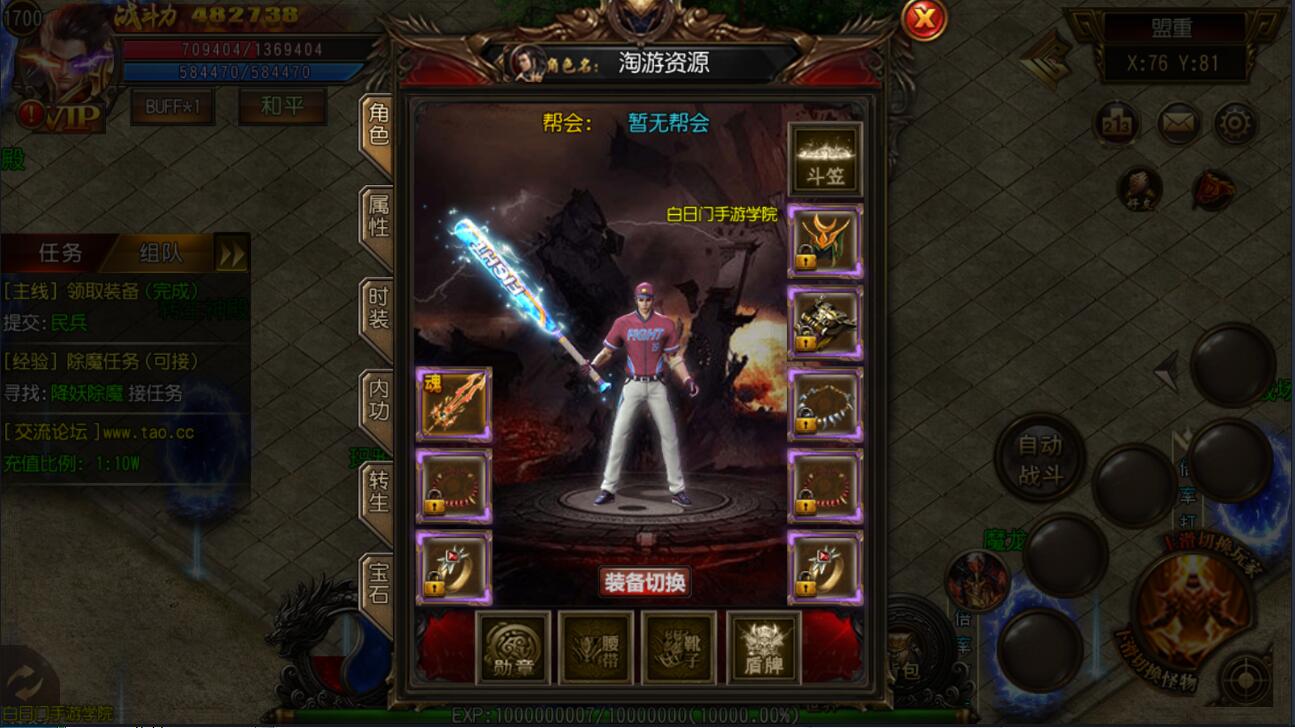Open the BUFF*1 status button
Image resolution: width=1295 pixels, height=728 pixels.
[173, 106]
